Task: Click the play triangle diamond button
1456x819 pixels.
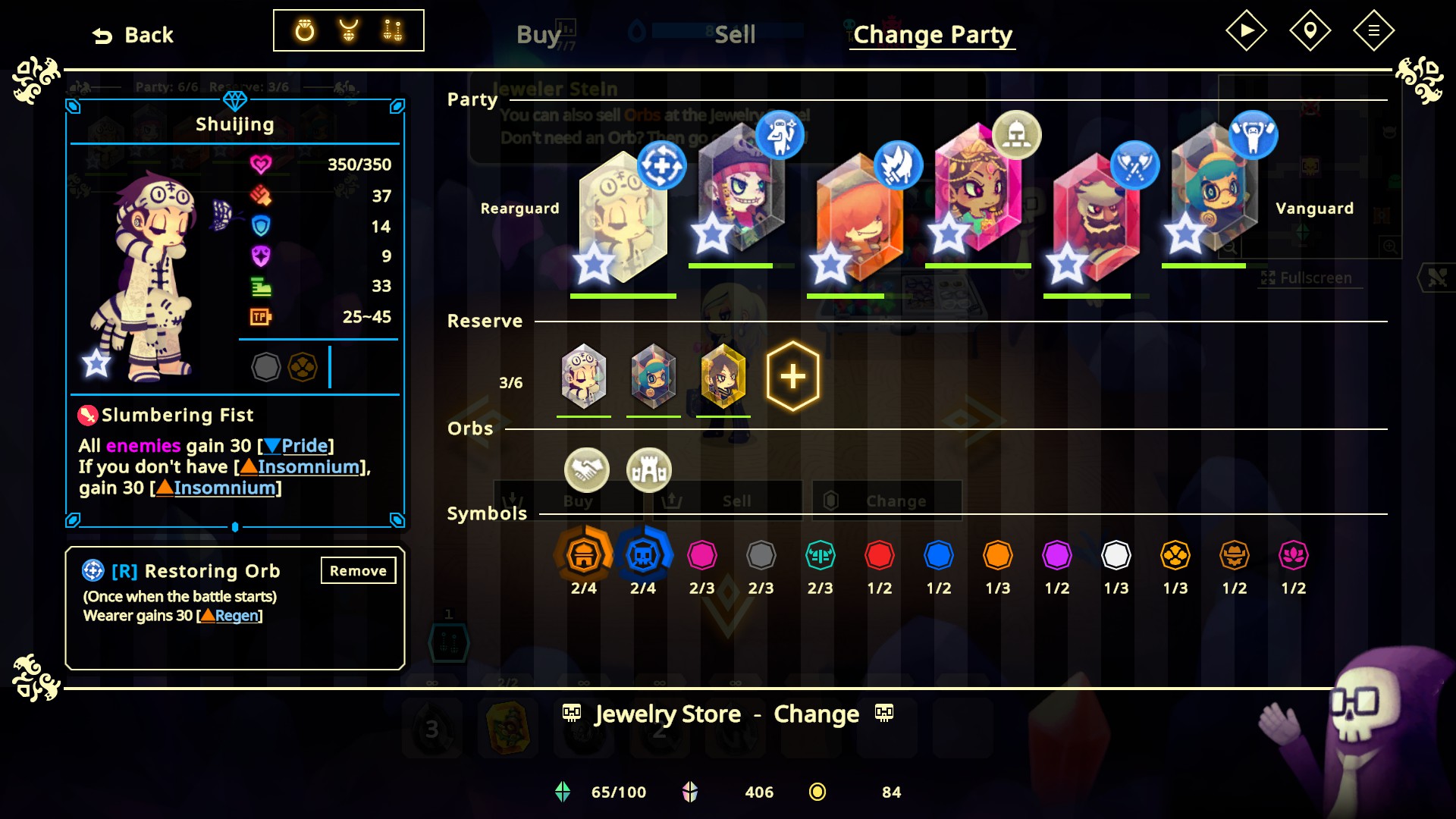Action: click(x=1246, y=30)
